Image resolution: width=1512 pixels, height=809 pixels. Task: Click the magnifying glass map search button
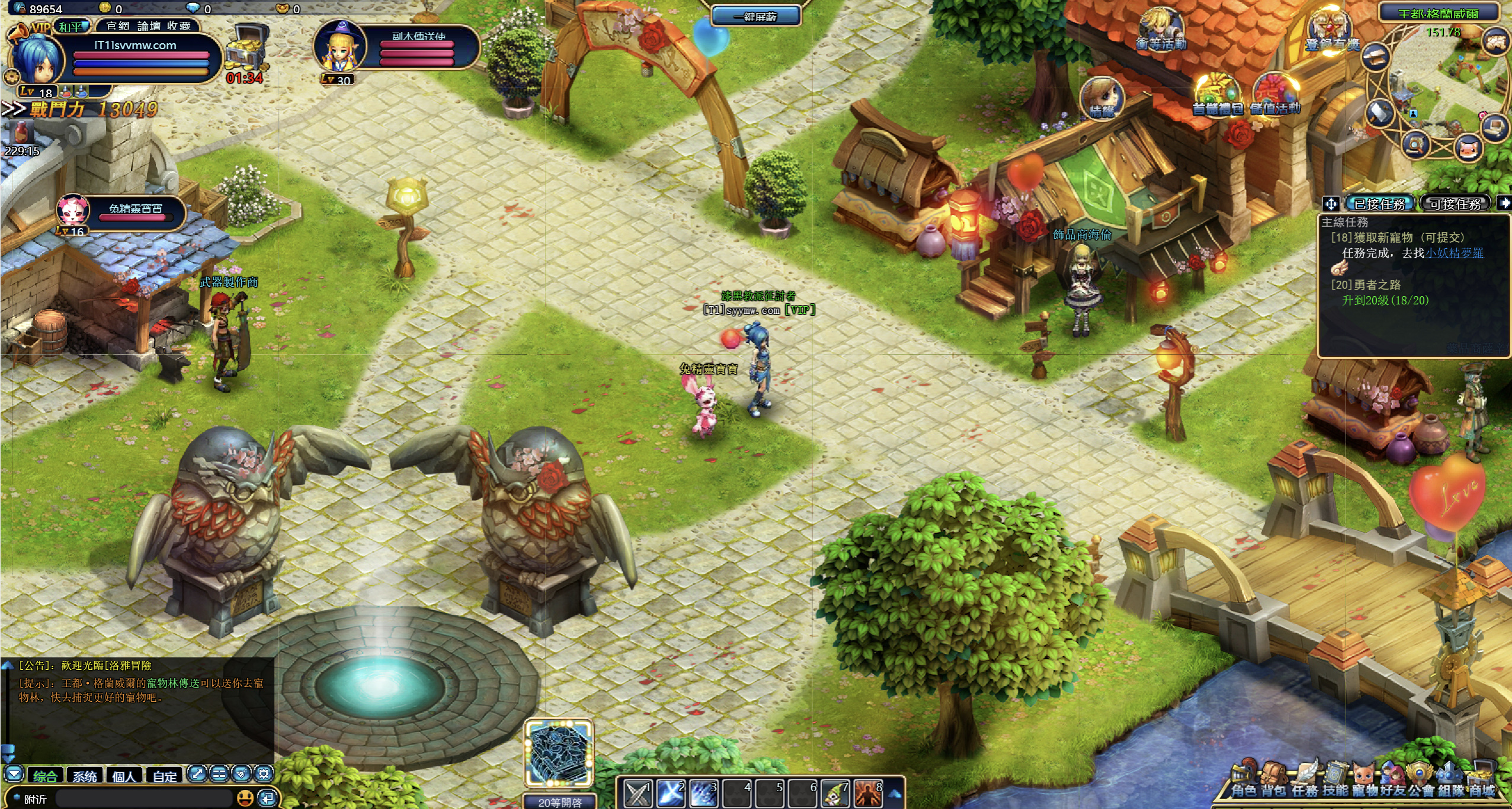tap(1415, 144)
